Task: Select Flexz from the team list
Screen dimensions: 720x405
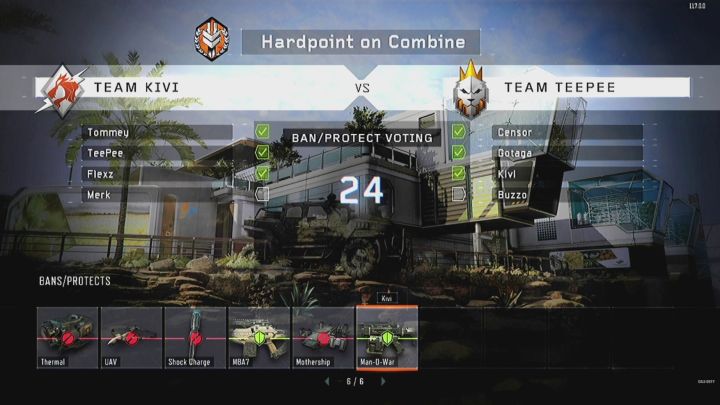Action: [x=157, y=174]
